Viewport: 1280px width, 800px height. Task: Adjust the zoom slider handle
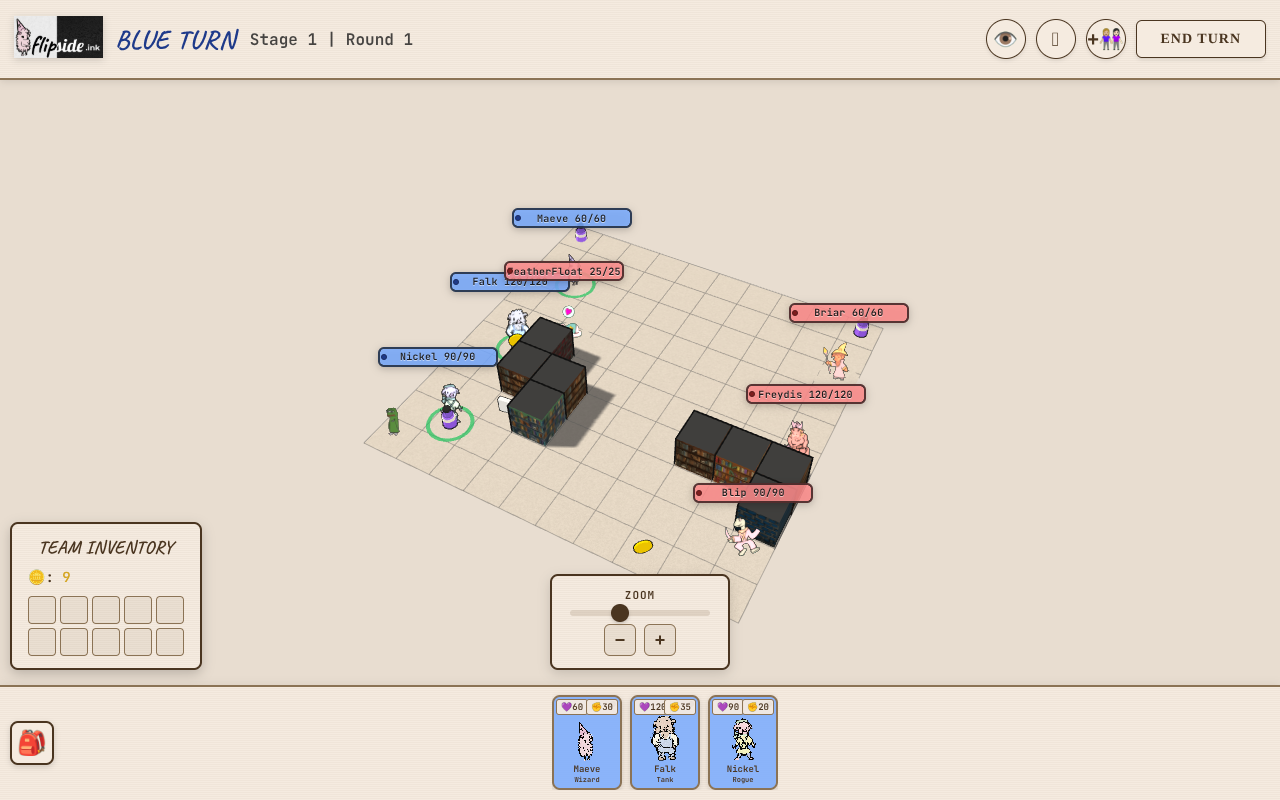620,613
